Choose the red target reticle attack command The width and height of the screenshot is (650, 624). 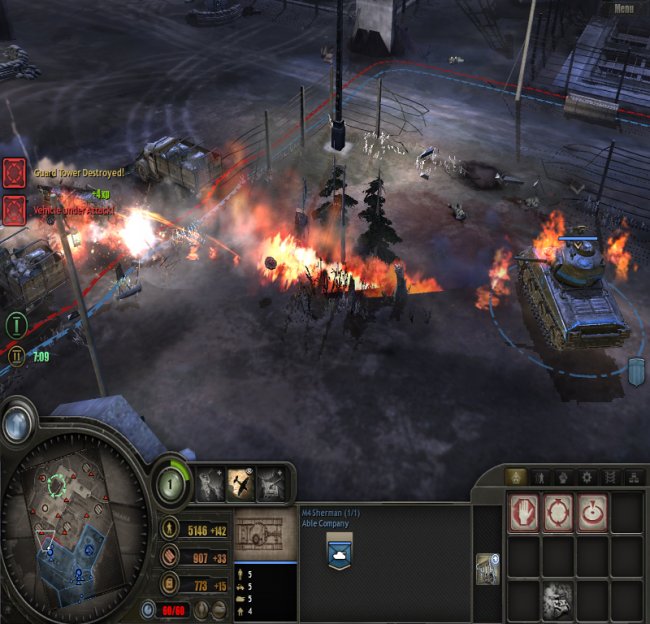(x=592, y=512)
